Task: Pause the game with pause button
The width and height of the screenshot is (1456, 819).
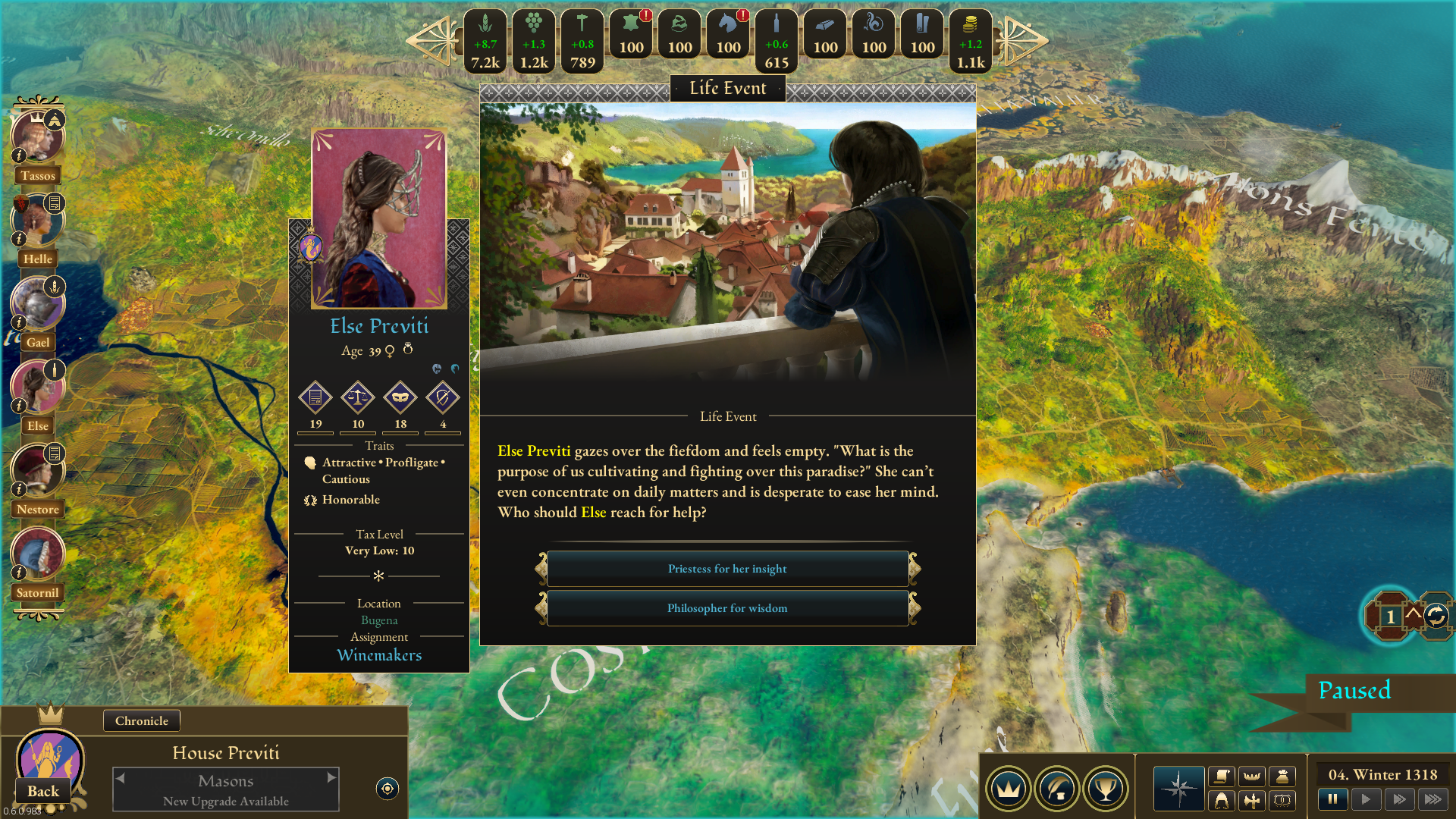Action: click(x=1332, y=799)
